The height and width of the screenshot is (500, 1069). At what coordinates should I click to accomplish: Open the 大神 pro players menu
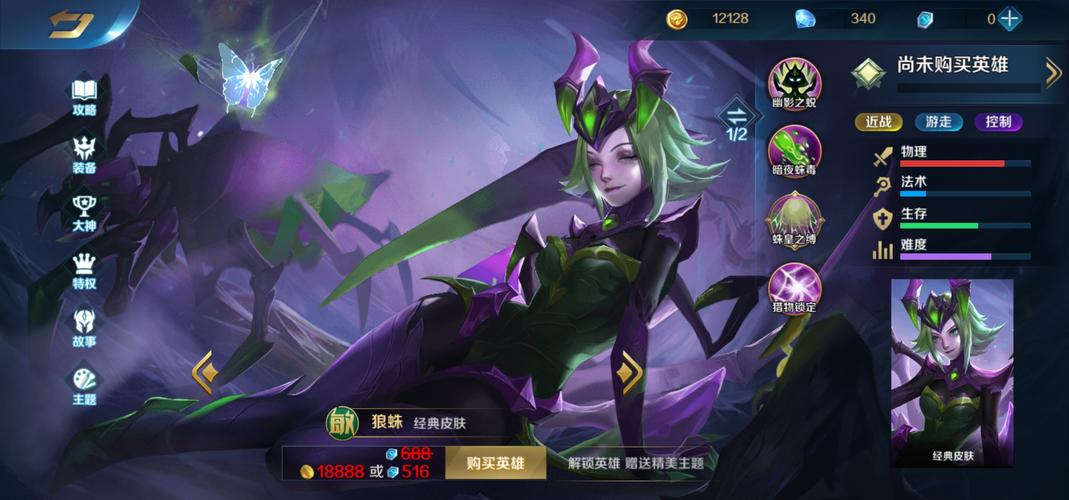tap(84, 212)
